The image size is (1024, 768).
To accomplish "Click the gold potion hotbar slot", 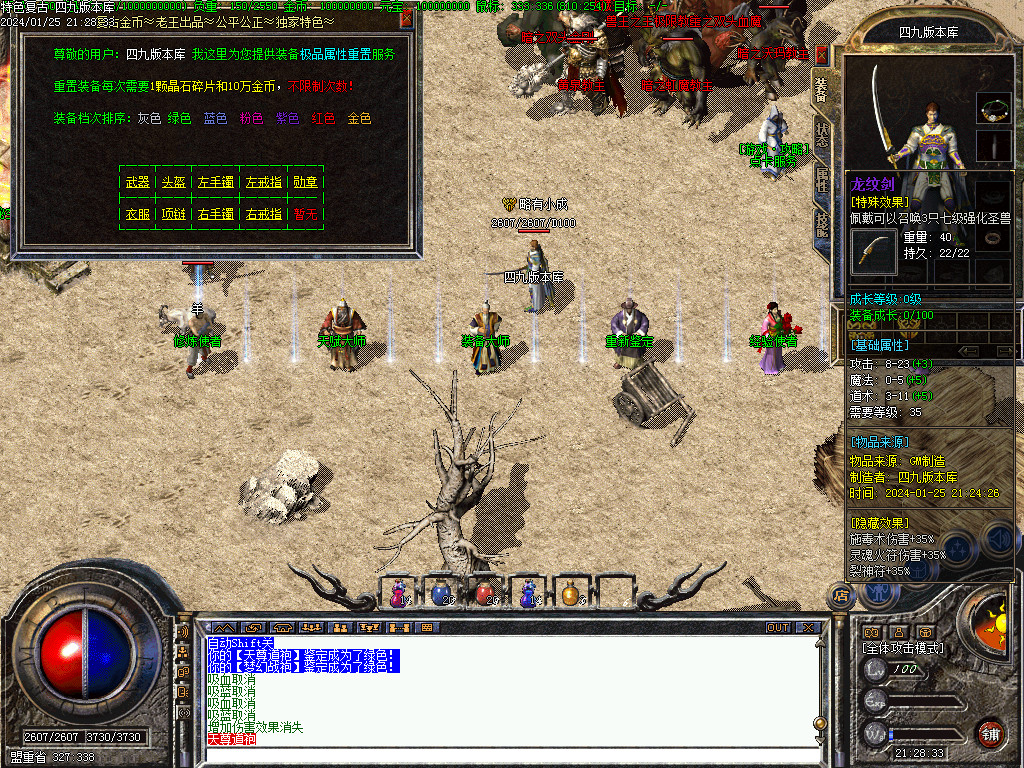I will pos(570,593).
